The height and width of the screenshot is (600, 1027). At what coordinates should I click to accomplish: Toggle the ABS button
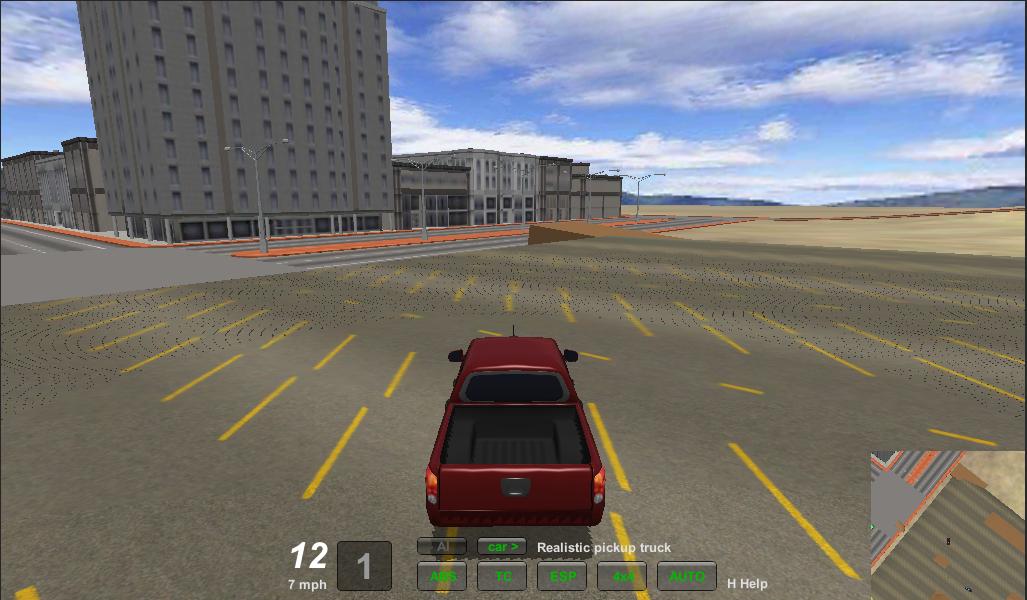(442, 576)
